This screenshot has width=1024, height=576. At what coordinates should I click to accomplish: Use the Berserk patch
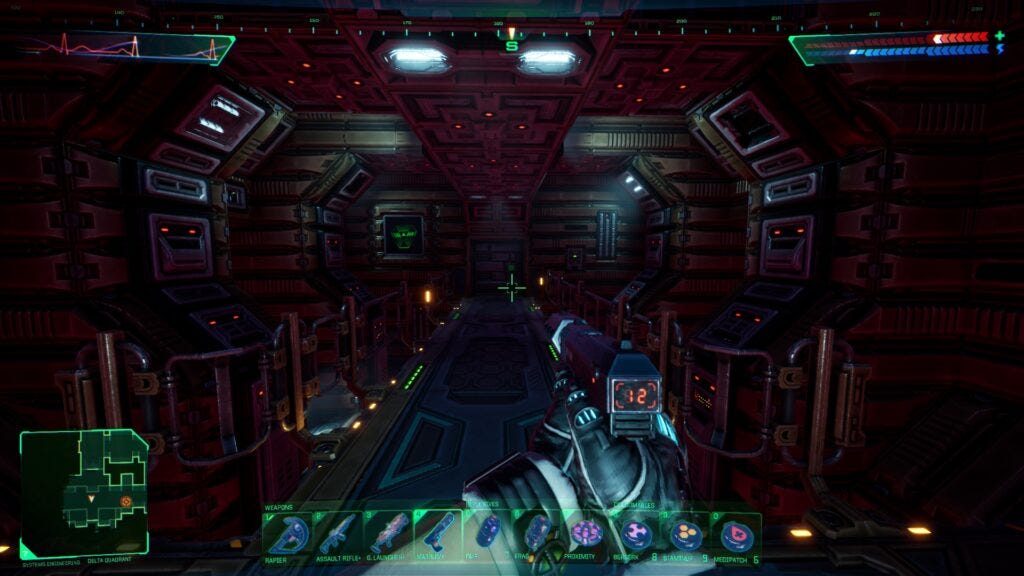tap(636, 533)
